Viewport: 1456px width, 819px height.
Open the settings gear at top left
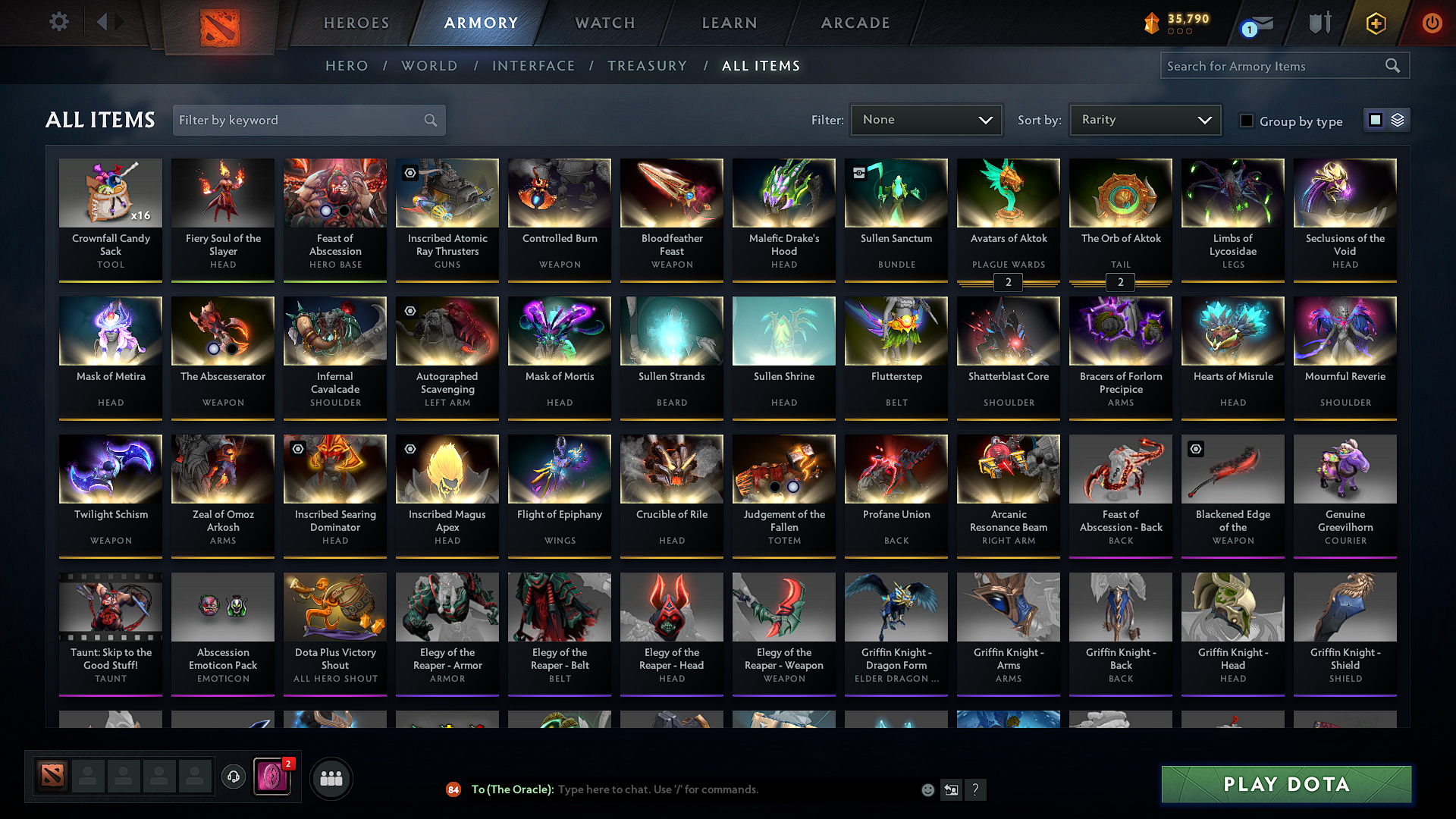(58, 22)
